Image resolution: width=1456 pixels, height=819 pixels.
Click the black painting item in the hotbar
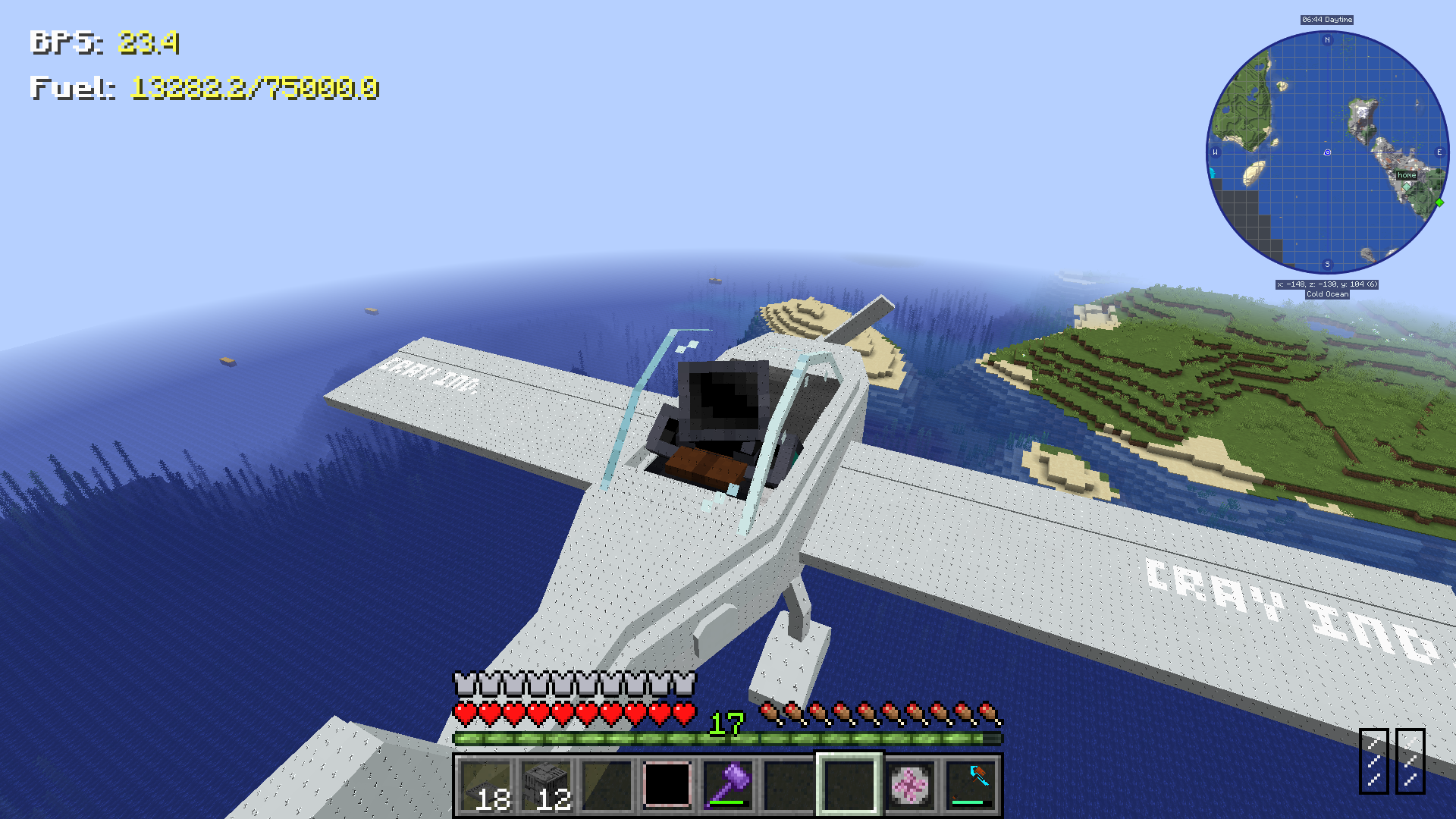coord(667,785)
